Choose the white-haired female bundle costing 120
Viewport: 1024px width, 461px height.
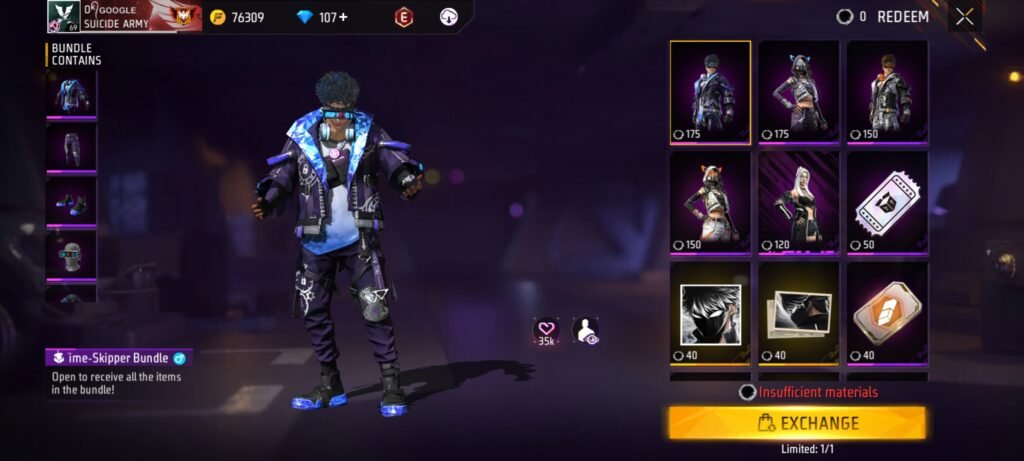point(798,201)
